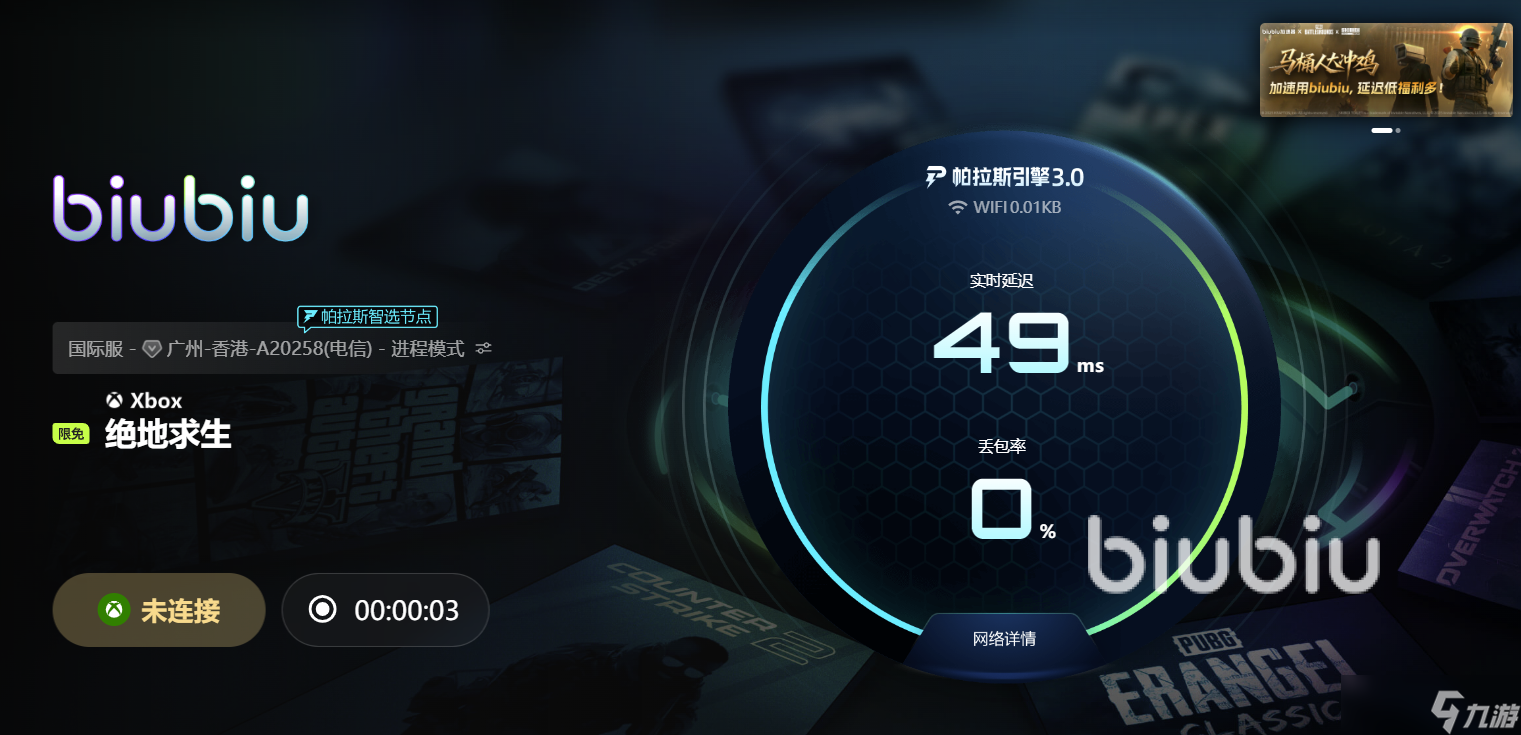Open the 进程模式 mode selector
Image resolution: width=1521 pixels, height=735 pixels.
pos(430,348)
